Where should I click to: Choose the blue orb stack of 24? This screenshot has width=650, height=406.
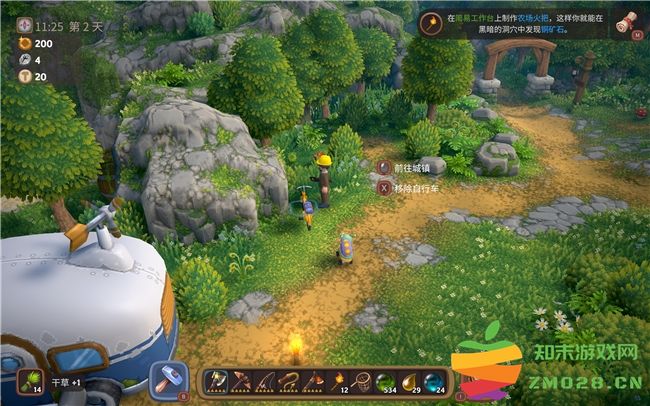[x=432, y=381]
